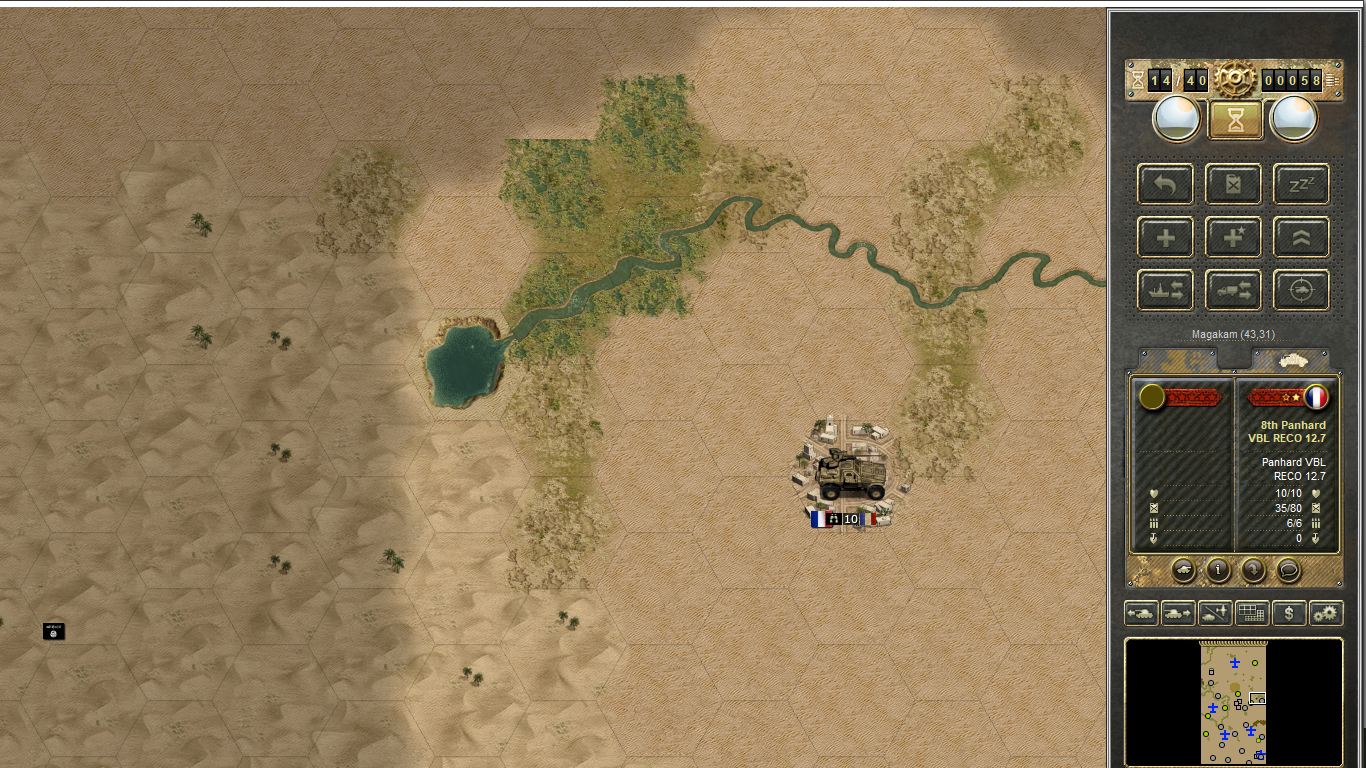Click the tank-in-crosshair button
Screen dimensions: 1366x768
pyautogui.click(x=1301, y=290)
